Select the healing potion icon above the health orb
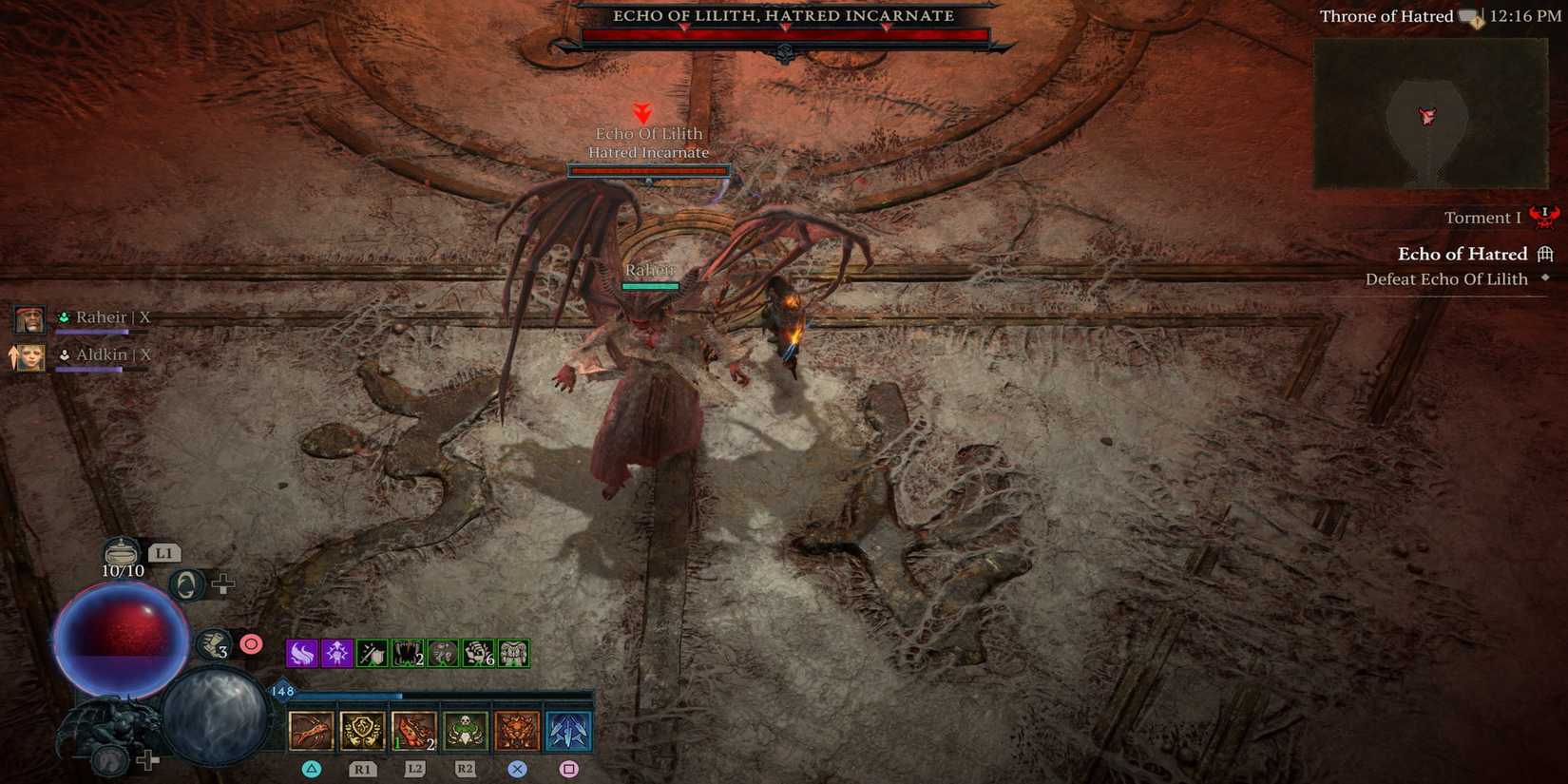This screenshot has width=1568, height=784. [122, 551]
